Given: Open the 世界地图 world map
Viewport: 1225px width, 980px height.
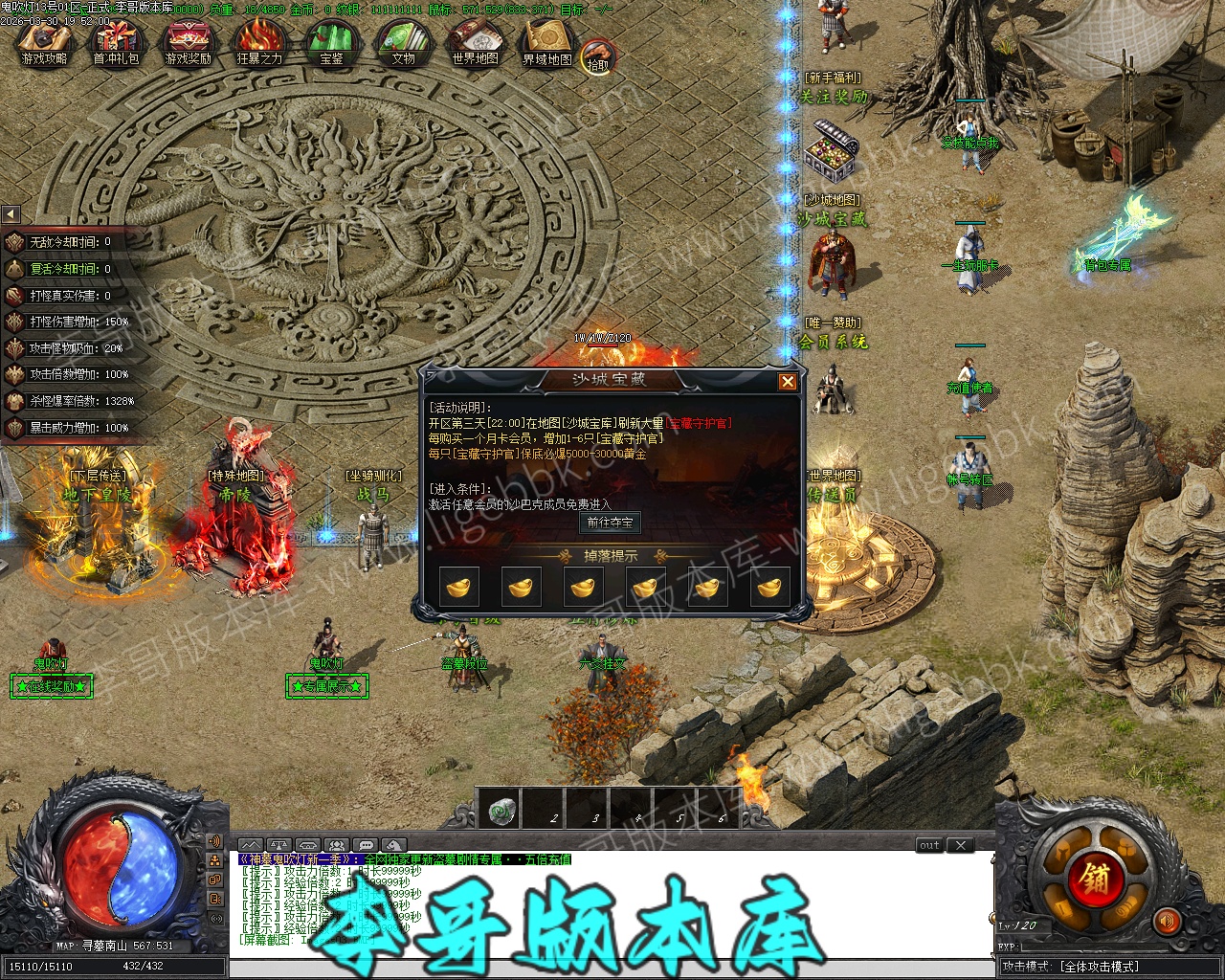Looking at the screenshot, I should pyautogui.click(x=475, y=42).
